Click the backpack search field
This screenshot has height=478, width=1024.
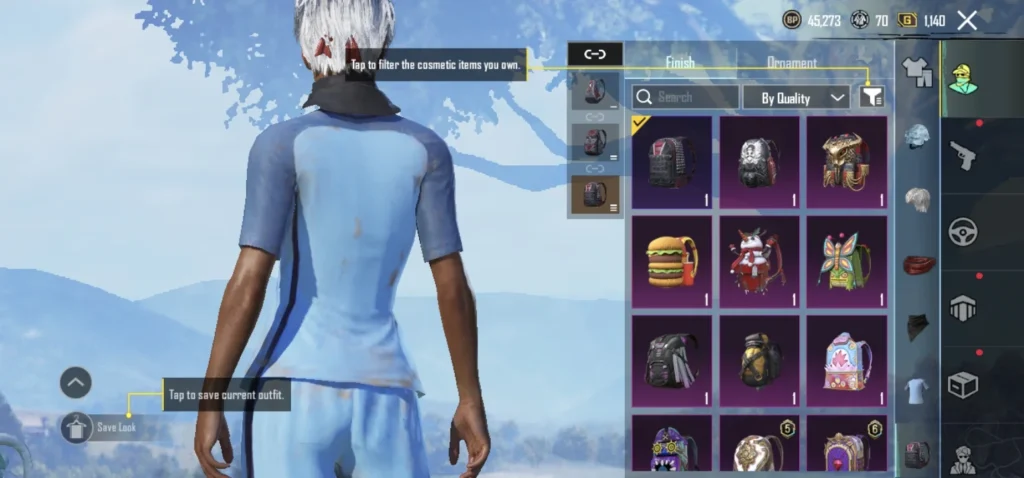click(x=686, y=97)
